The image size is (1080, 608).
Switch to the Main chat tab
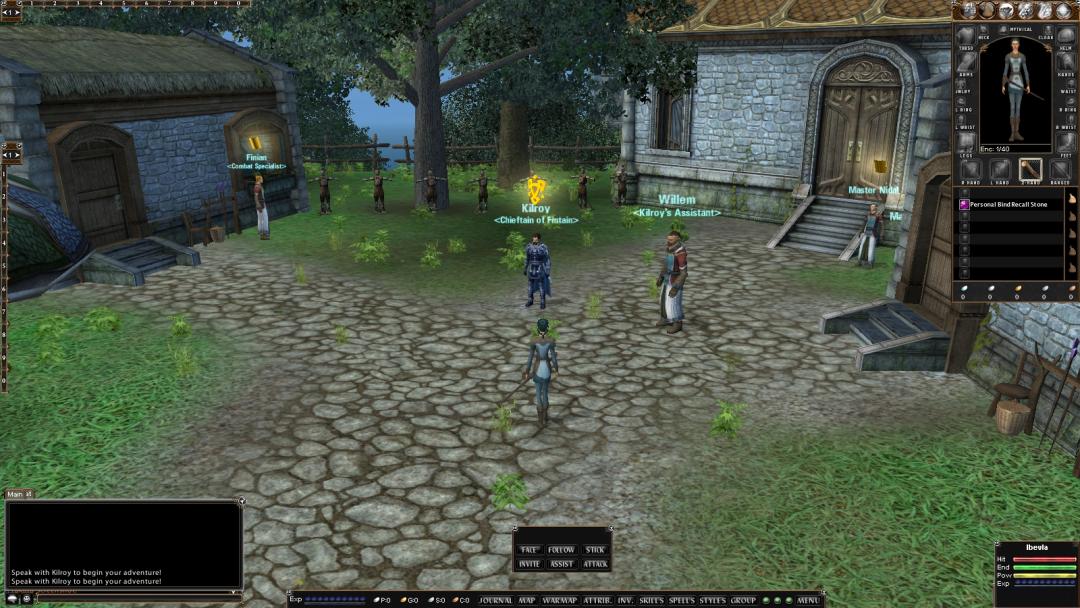(16, 494)
